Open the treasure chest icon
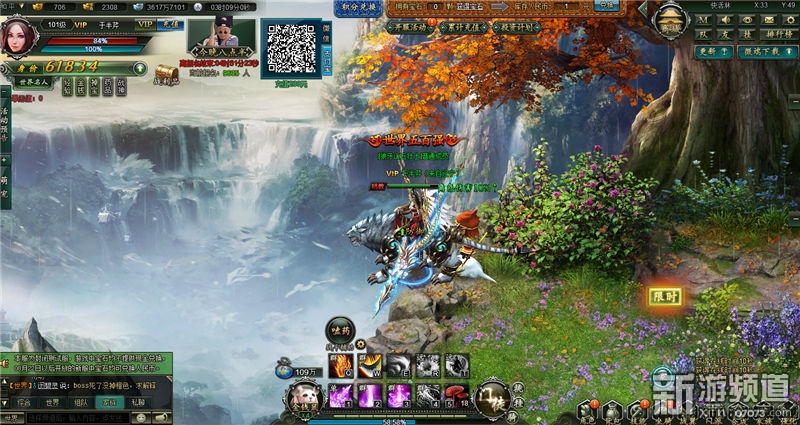800x425 pixels. pos(165,73)
